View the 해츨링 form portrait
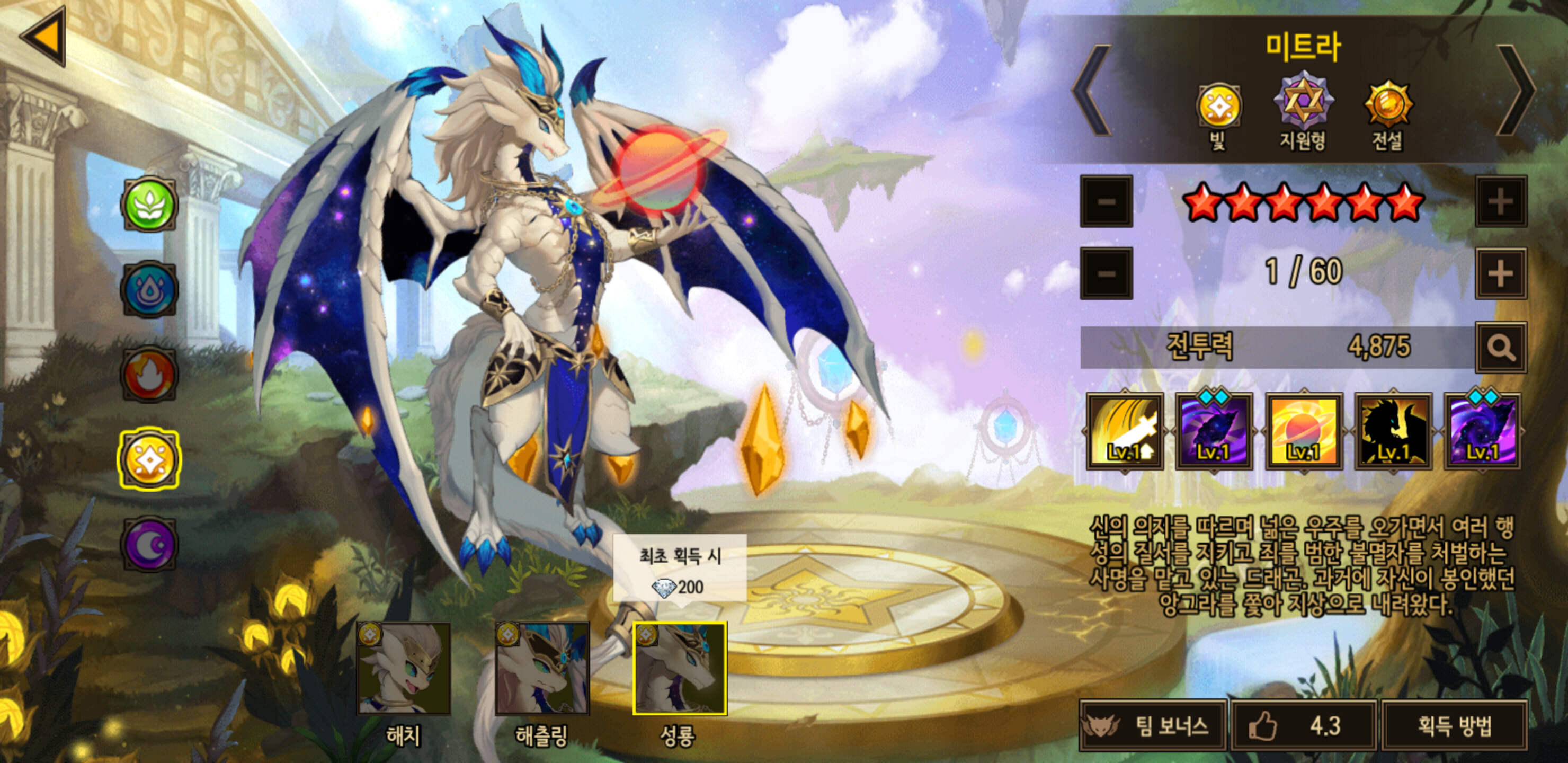The image size is (1568, 763). (542, 669)
